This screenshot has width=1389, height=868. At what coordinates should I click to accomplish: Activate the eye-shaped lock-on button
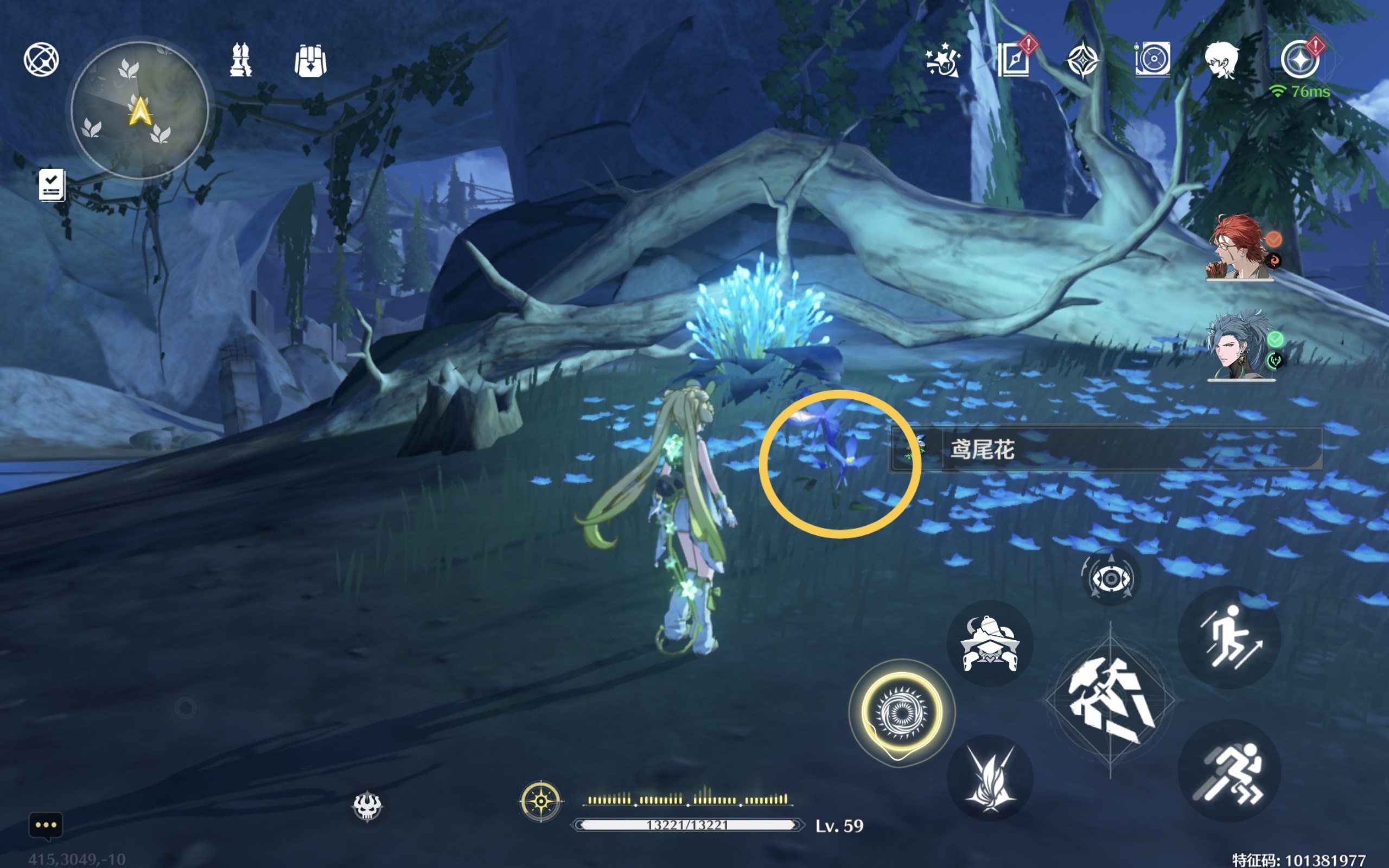[x=1110, y=578]
